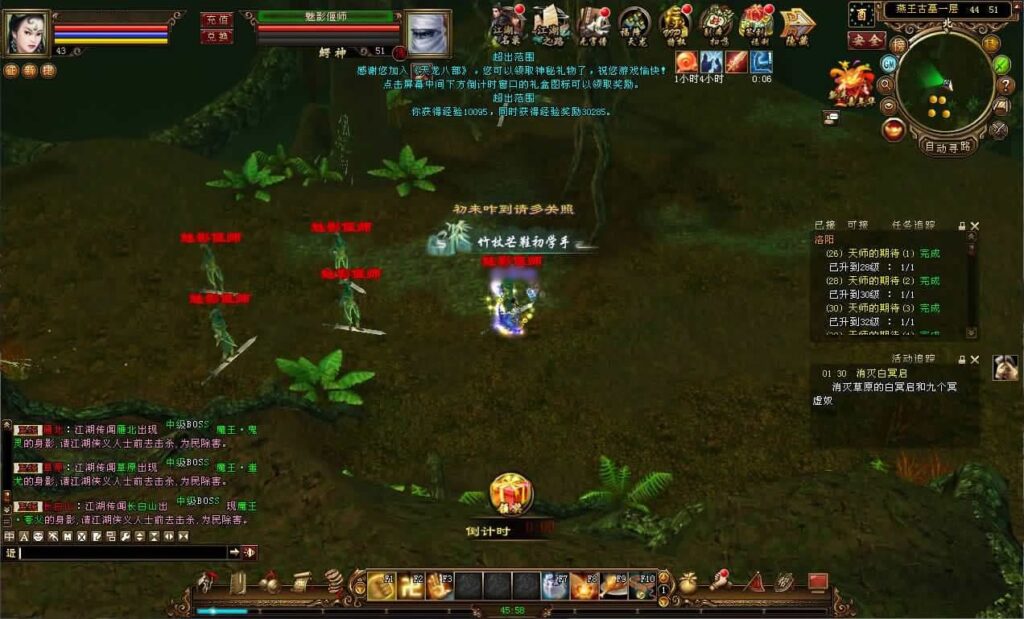Click the 自动寻路 auto-pathfinding button

[x=946, y=147]
